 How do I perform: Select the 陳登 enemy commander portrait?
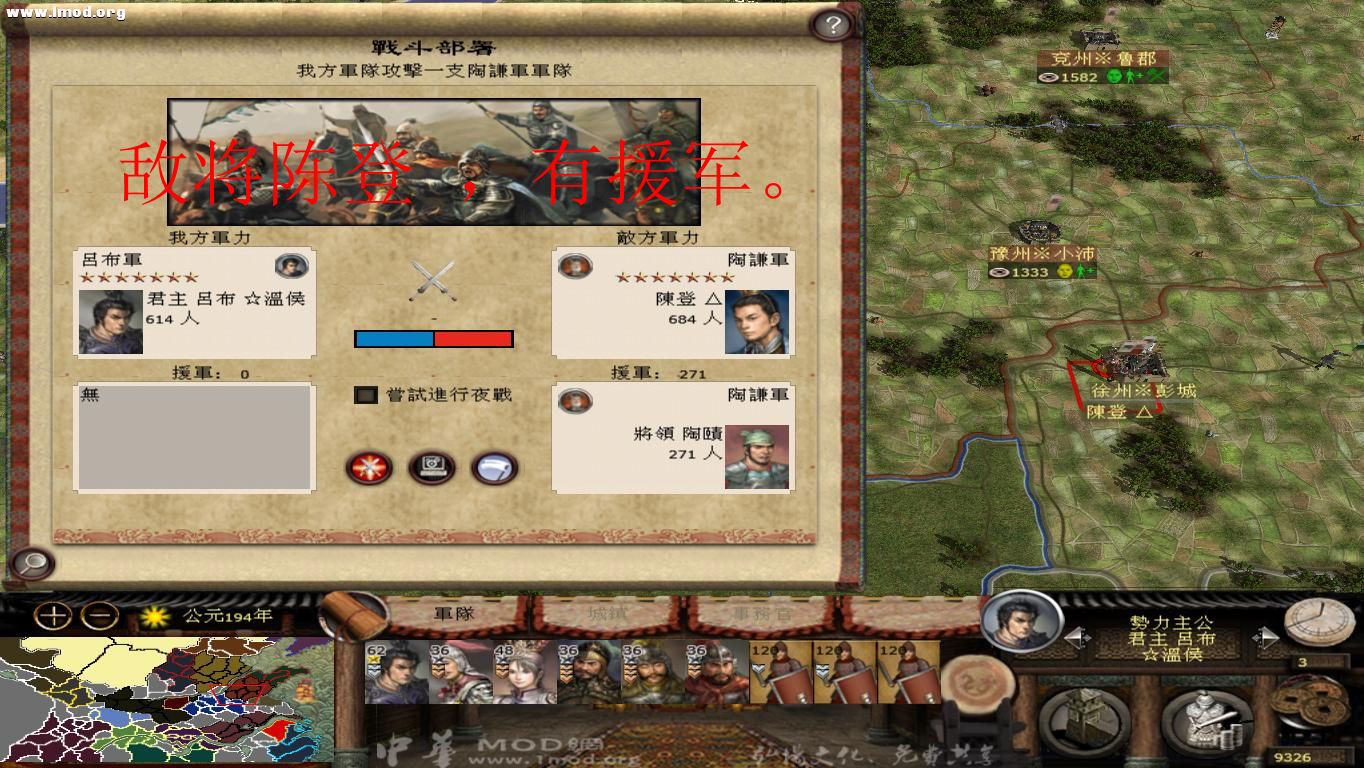pyautogui.click(x=755, y=318)
